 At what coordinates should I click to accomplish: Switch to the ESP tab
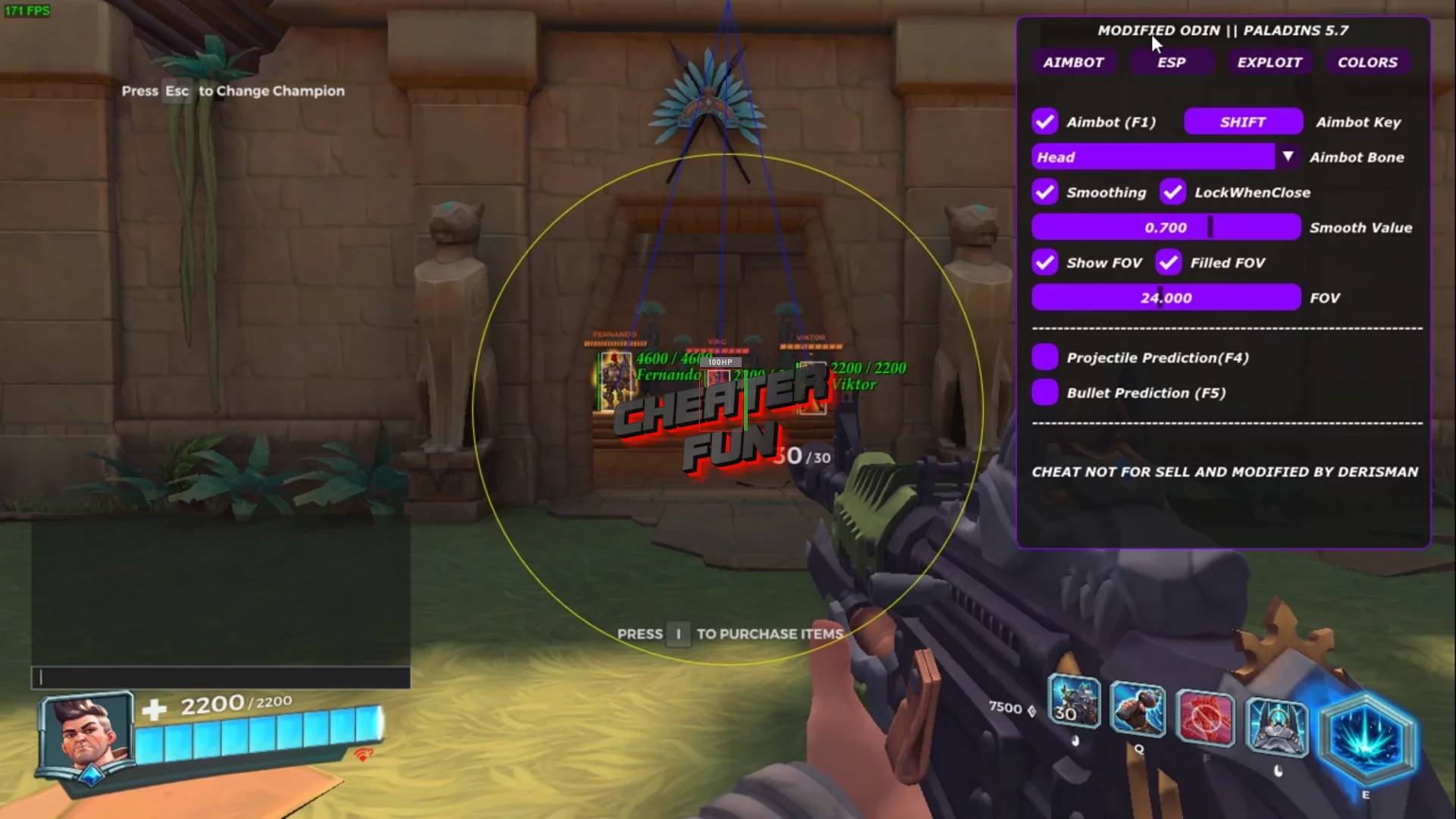pos(1172,62)
